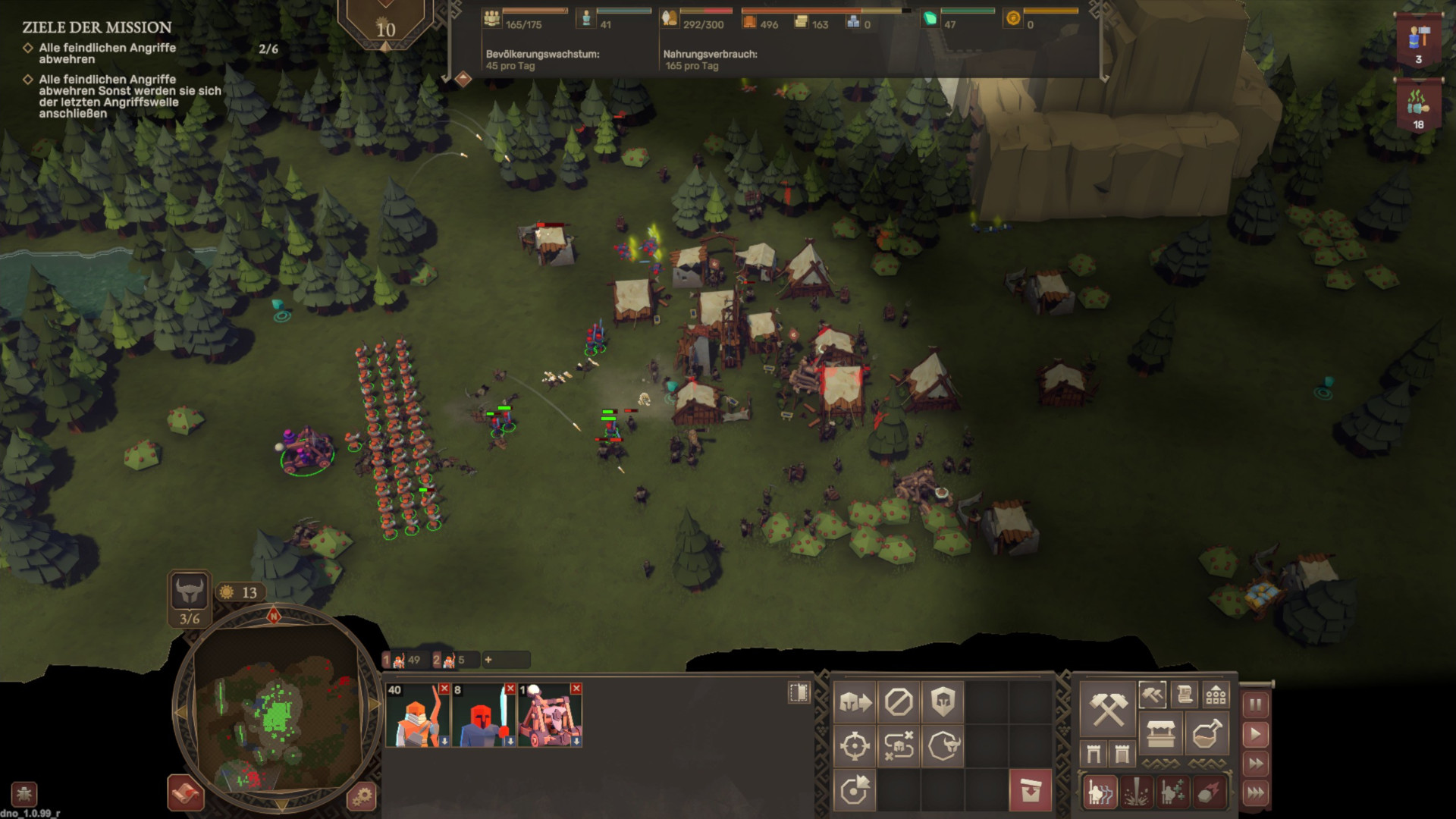Select the archer unit card

click(418, 716)
